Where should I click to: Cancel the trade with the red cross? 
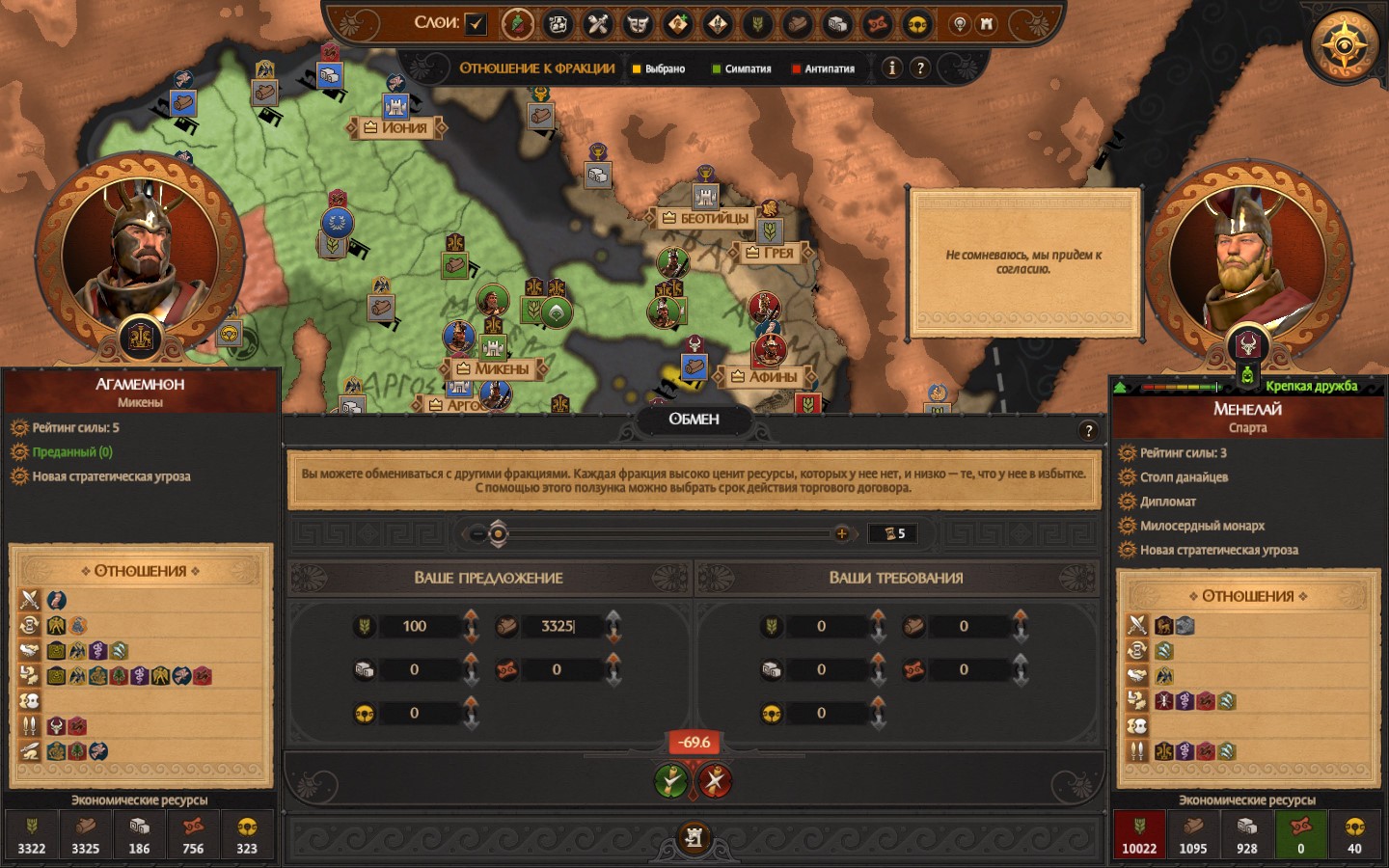click(715, 780)
